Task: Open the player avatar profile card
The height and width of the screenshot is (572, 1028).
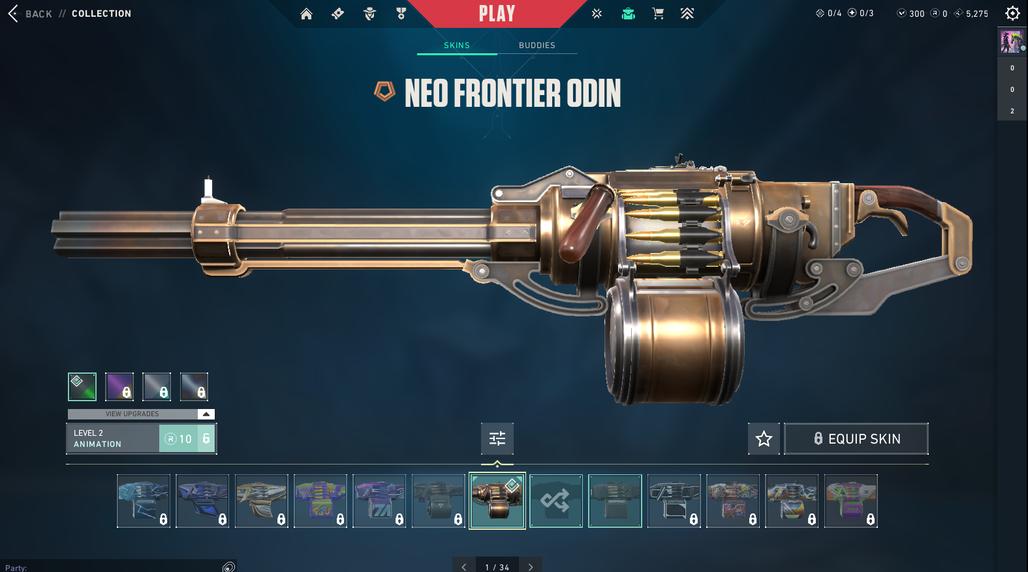Action: [1011, 42]
